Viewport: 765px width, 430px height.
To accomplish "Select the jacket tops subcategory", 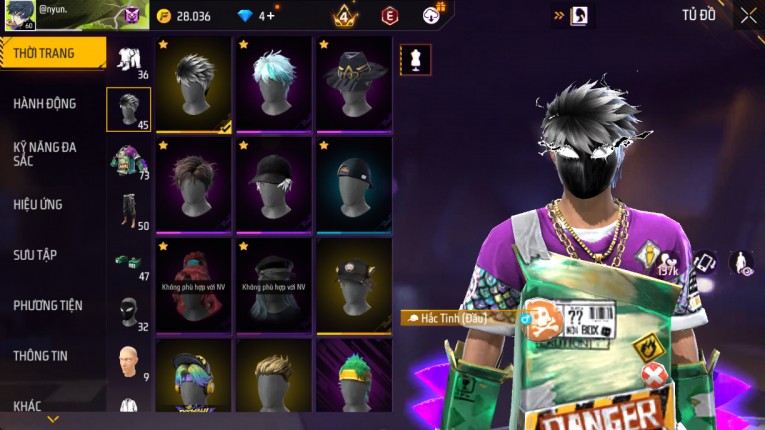I will coord(129,160).
